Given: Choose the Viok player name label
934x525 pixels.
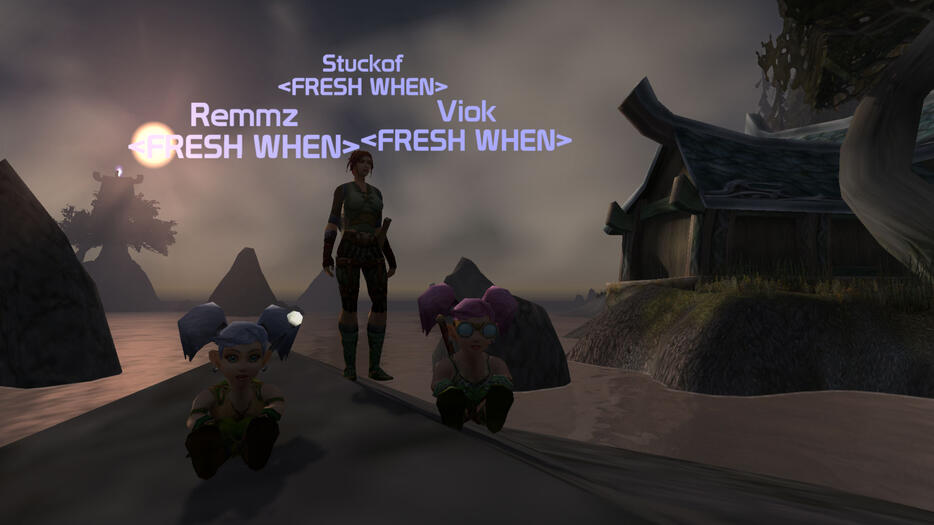Looking at the screenshot, I should pos(466,111).
